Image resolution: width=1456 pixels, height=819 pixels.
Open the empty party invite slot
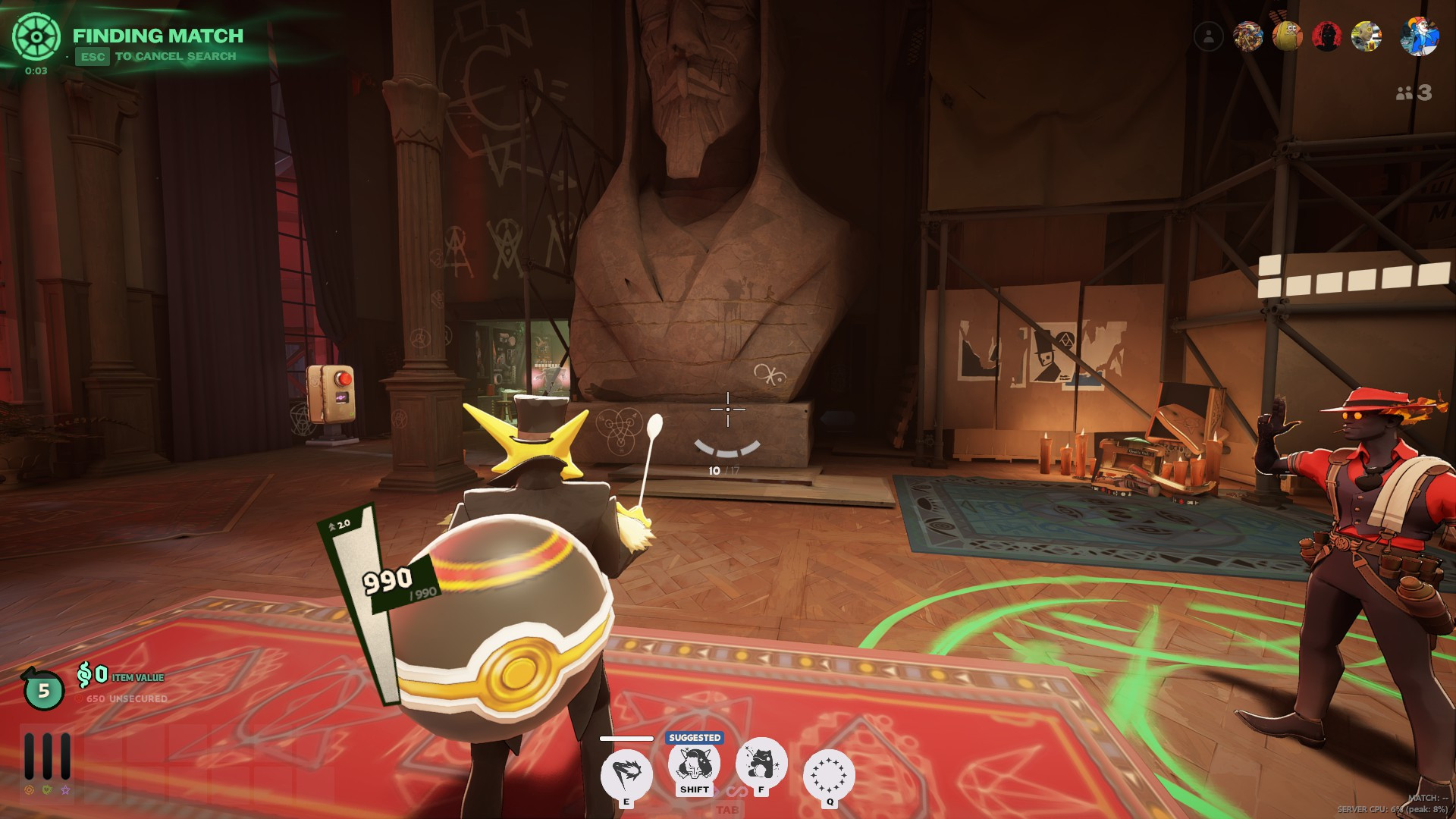pyautogui.click(x=1208, y=36)
